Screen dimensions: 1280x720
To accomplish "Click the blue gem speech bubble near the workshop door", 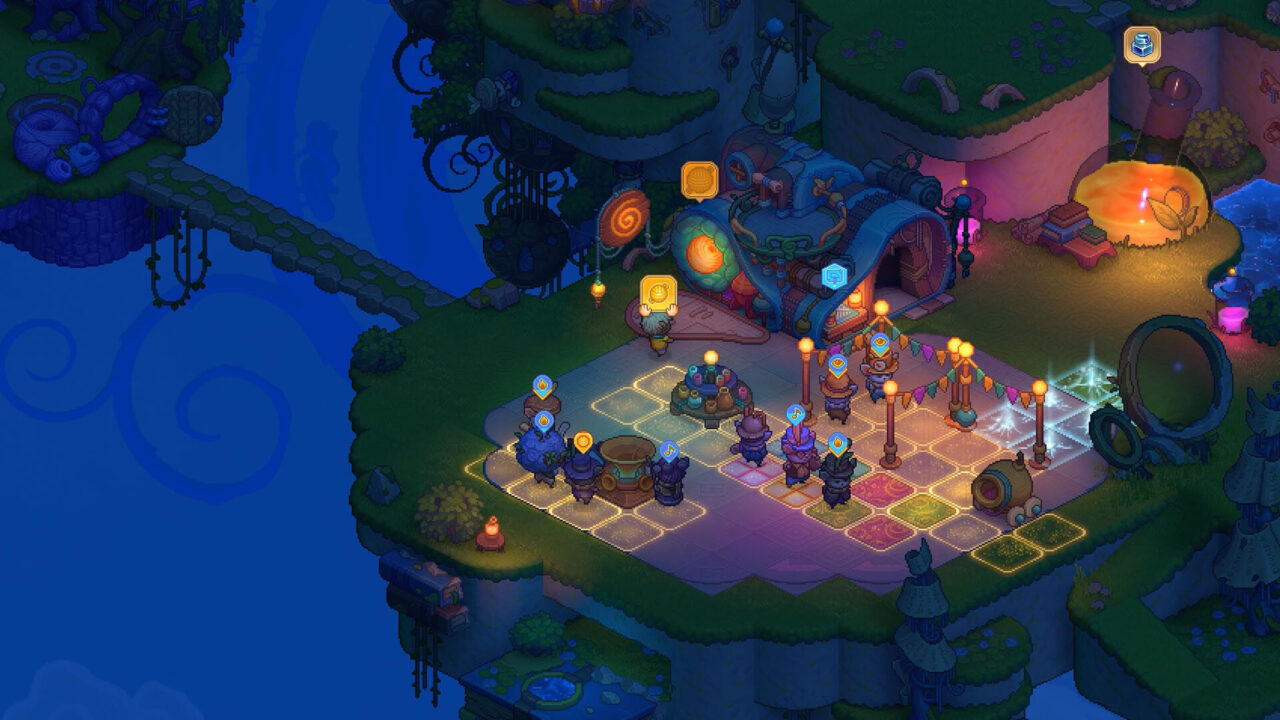I will [x=833, y=275].
